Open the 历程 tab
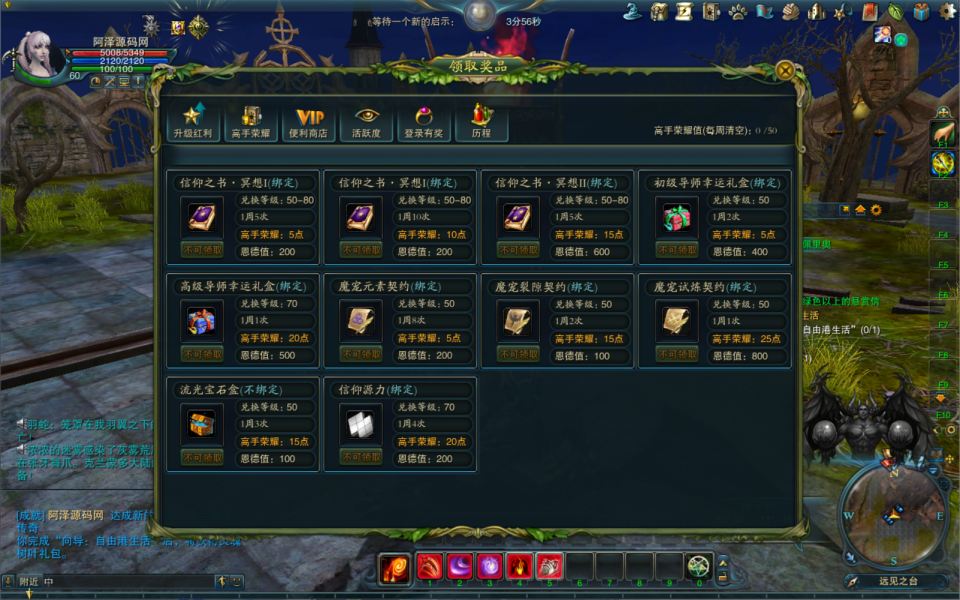Screen dimensions: 960x600 (481, 122)
